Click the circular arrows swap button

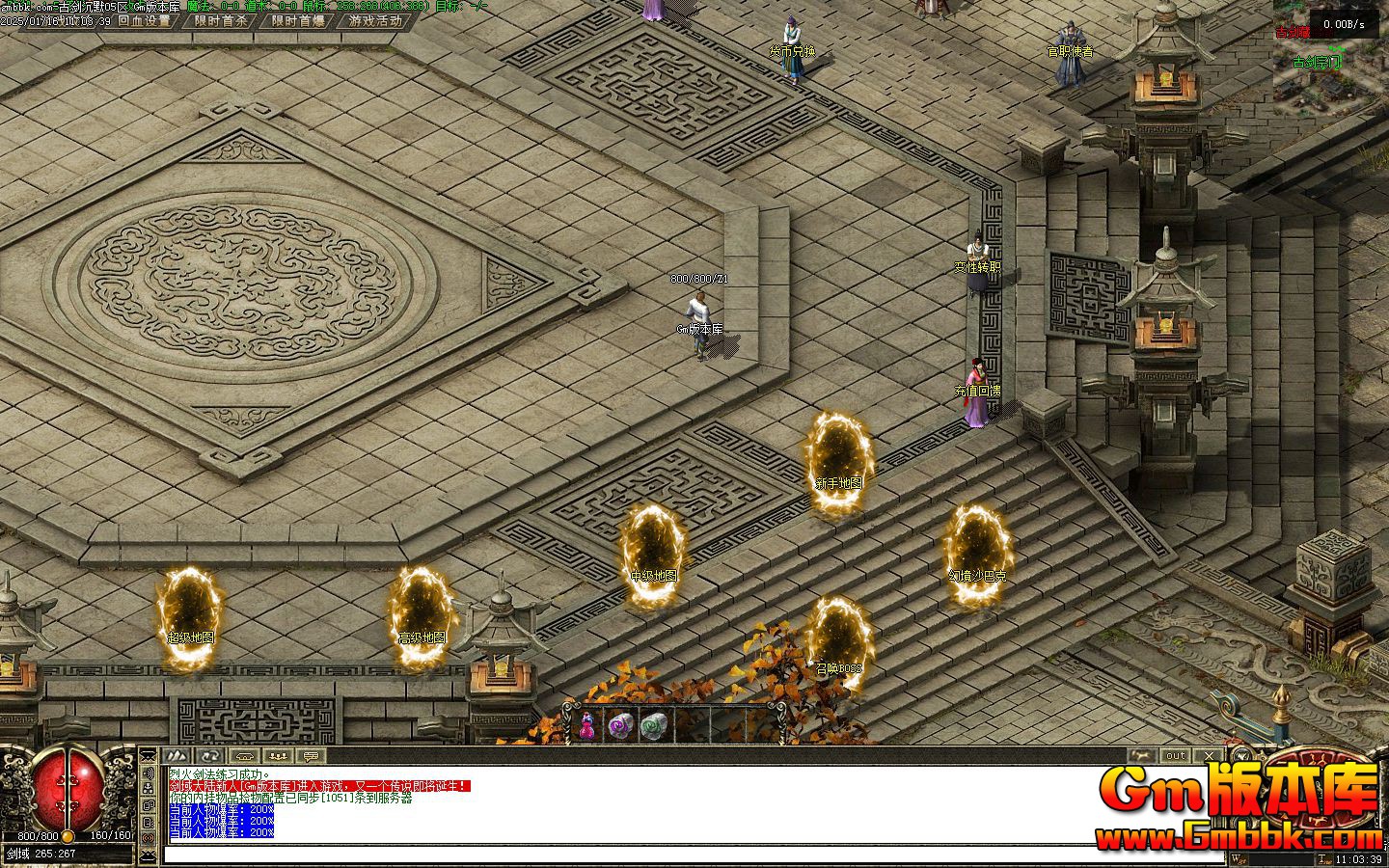[210, 755]
